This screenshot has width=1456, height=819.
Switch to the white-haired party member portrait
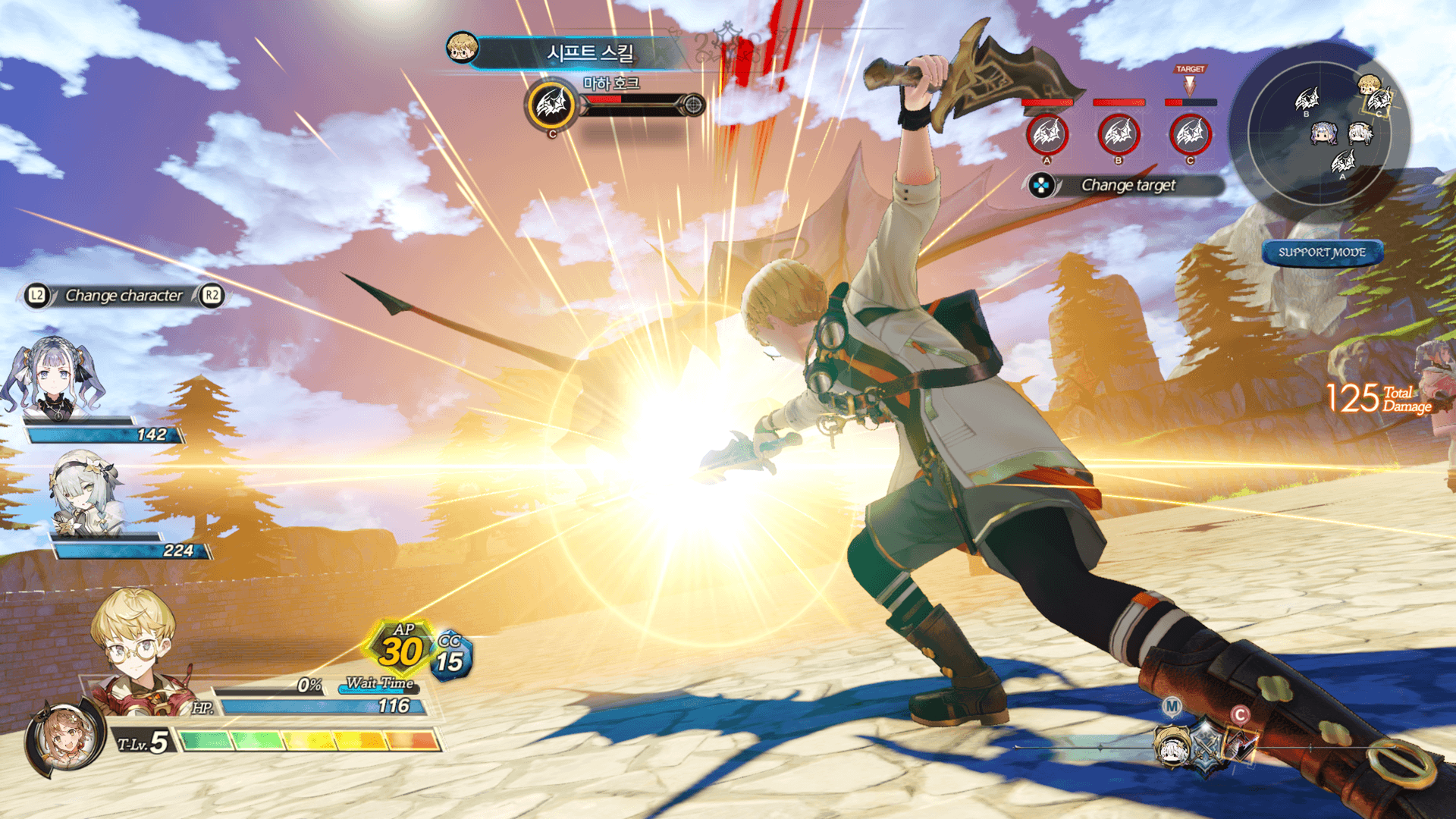tap(85, 493)
